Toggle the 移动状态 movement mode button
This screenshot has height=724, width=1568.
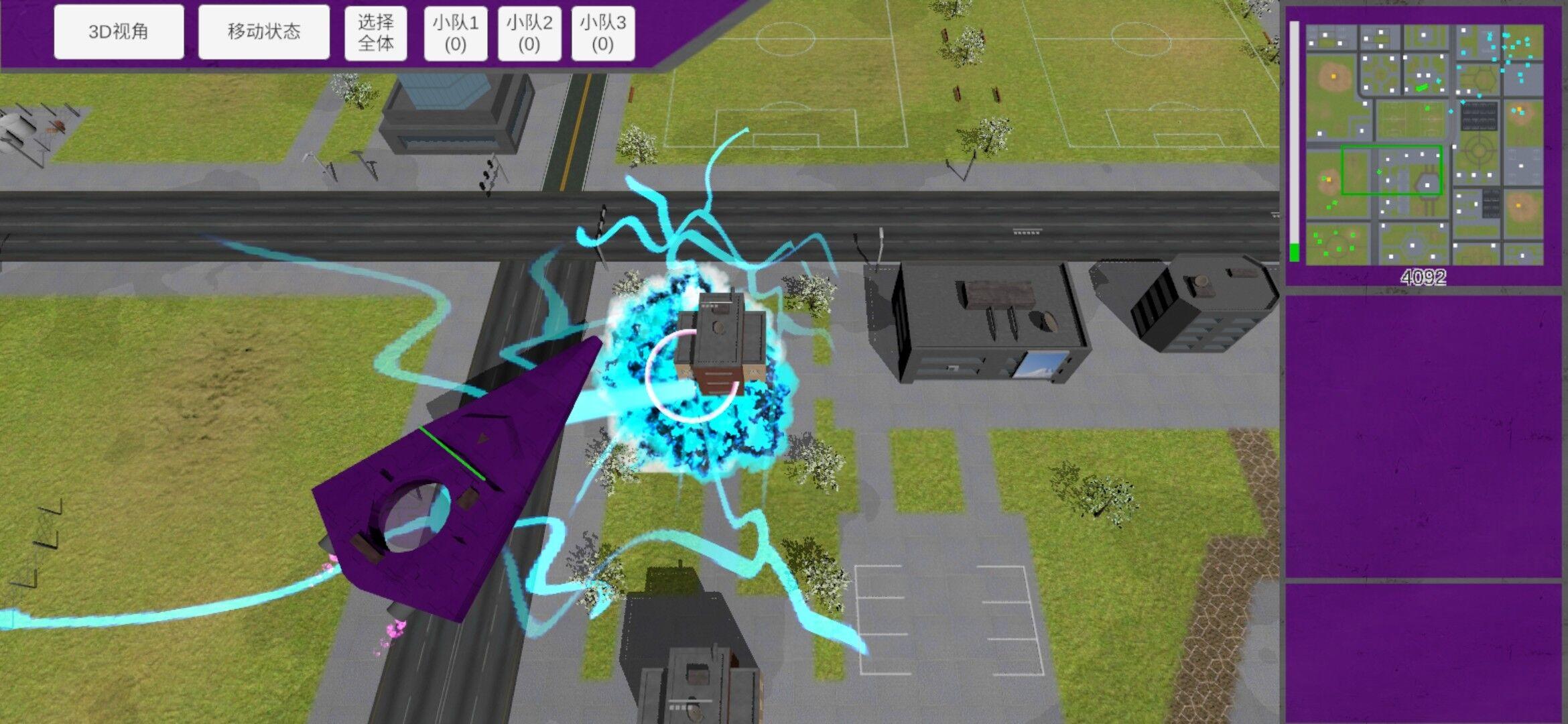click(x=263, y=32)
